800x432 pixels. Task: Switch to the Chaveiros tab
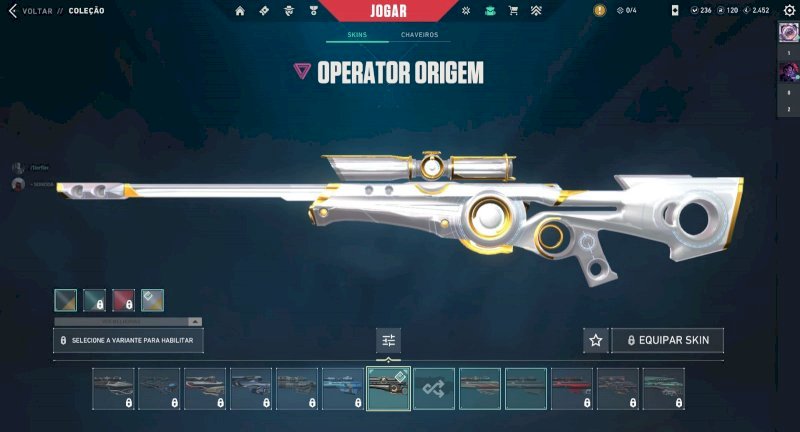(419, 35)
